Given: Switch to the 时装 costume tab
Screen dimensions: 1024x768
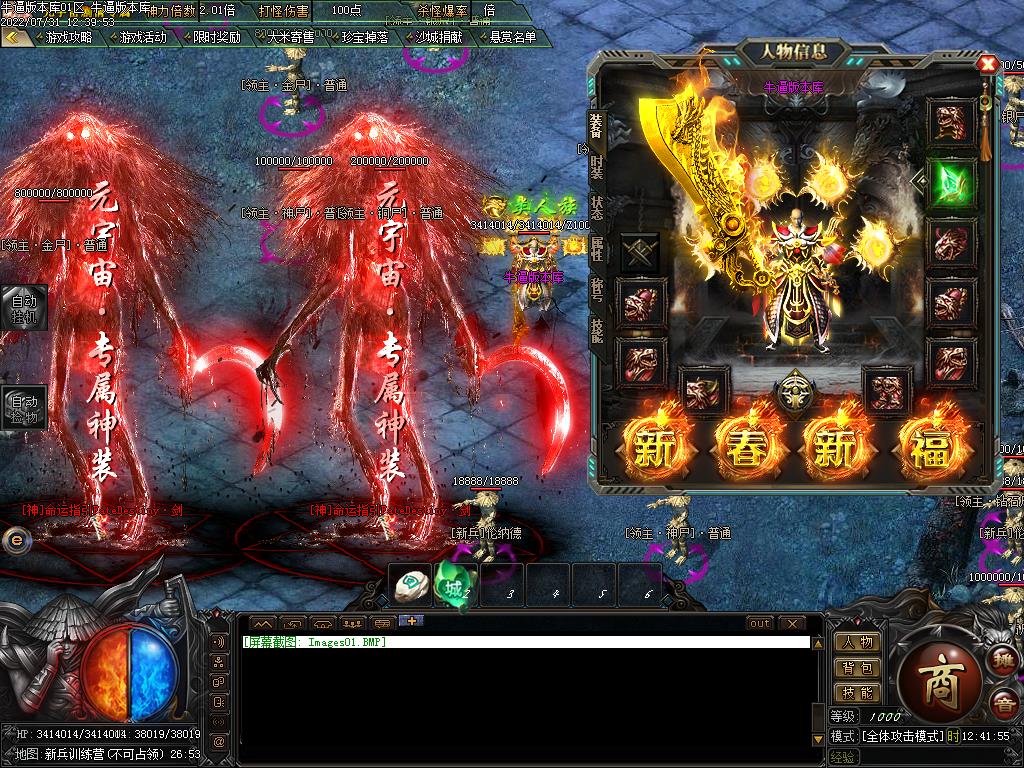Looking at the screenshot, I should [x=597, y=167].
